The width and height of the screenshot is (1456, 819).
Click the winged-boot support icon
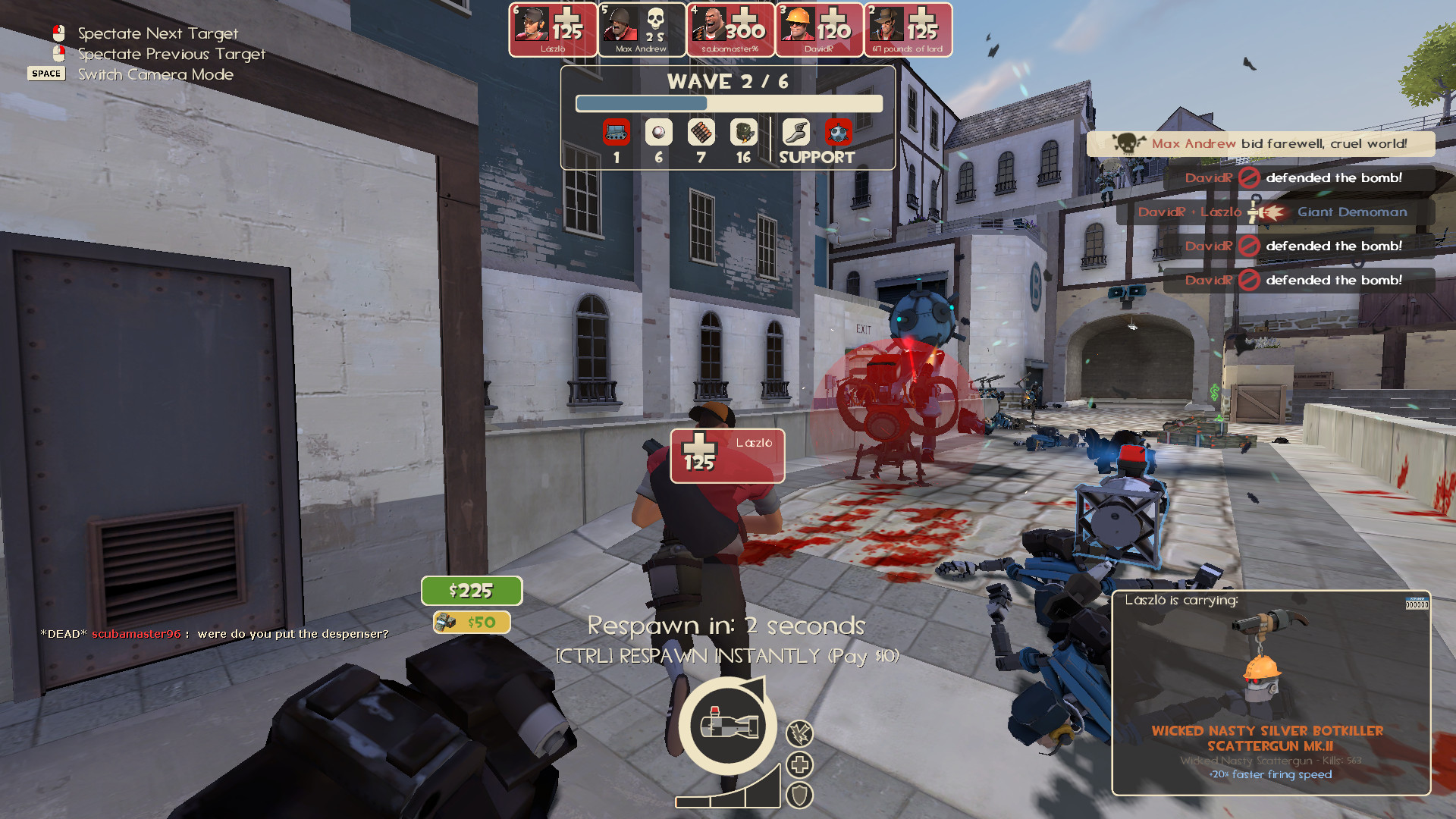point(795,132)
